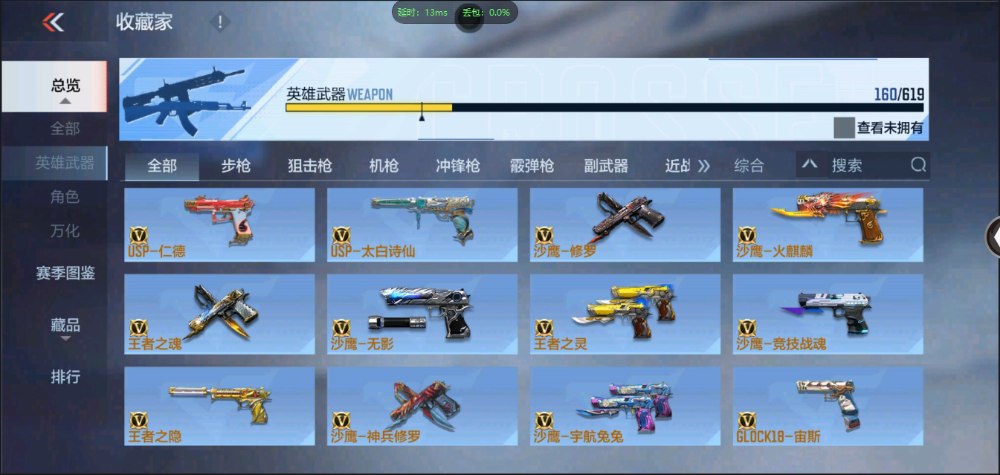Choose the 角色 sidebar entry
Screen dimensions: 1000x475
pos(65,197)
